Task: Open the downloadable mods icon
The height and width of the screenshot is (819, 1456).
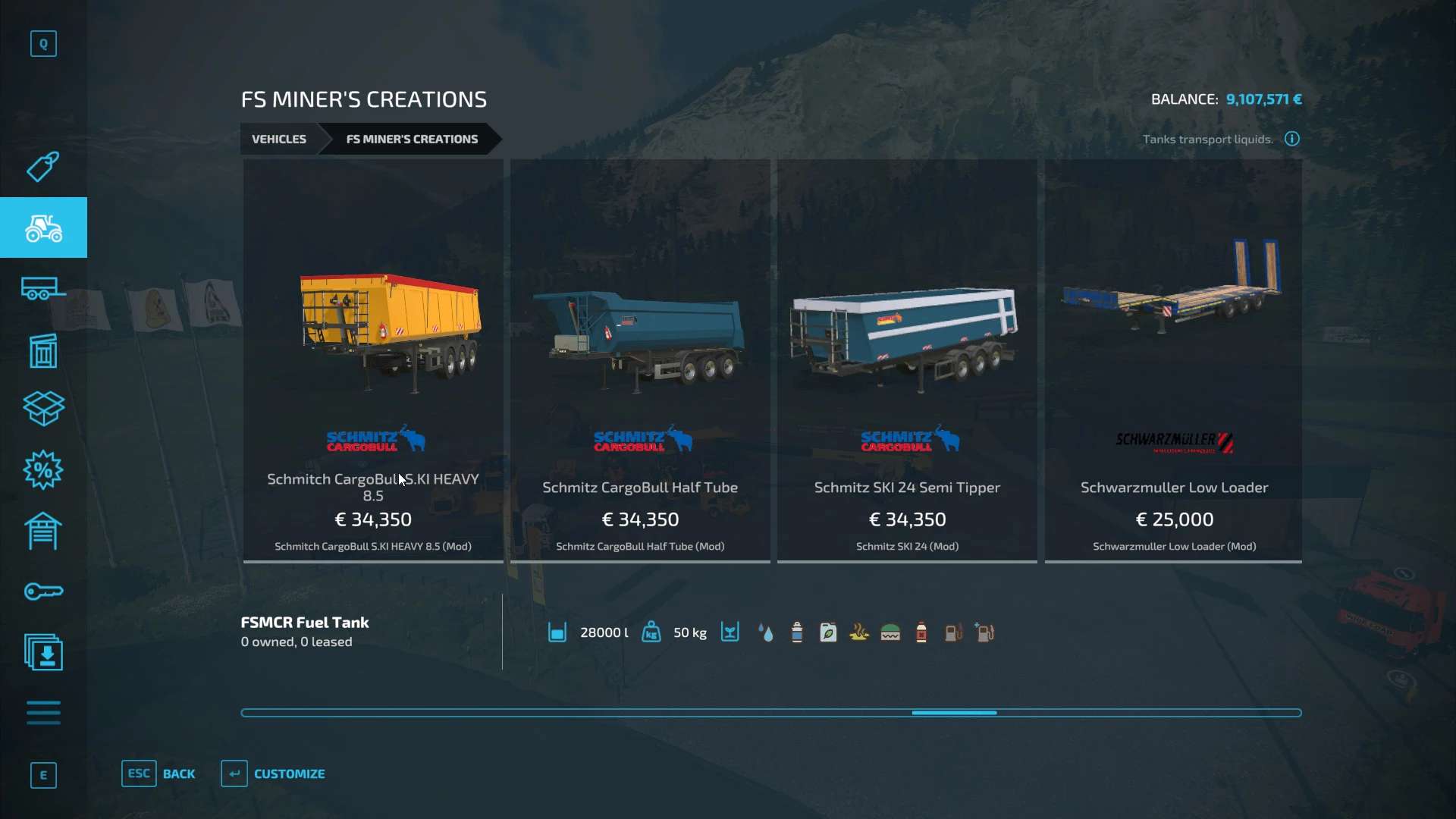Action: (x=43, y=652)
